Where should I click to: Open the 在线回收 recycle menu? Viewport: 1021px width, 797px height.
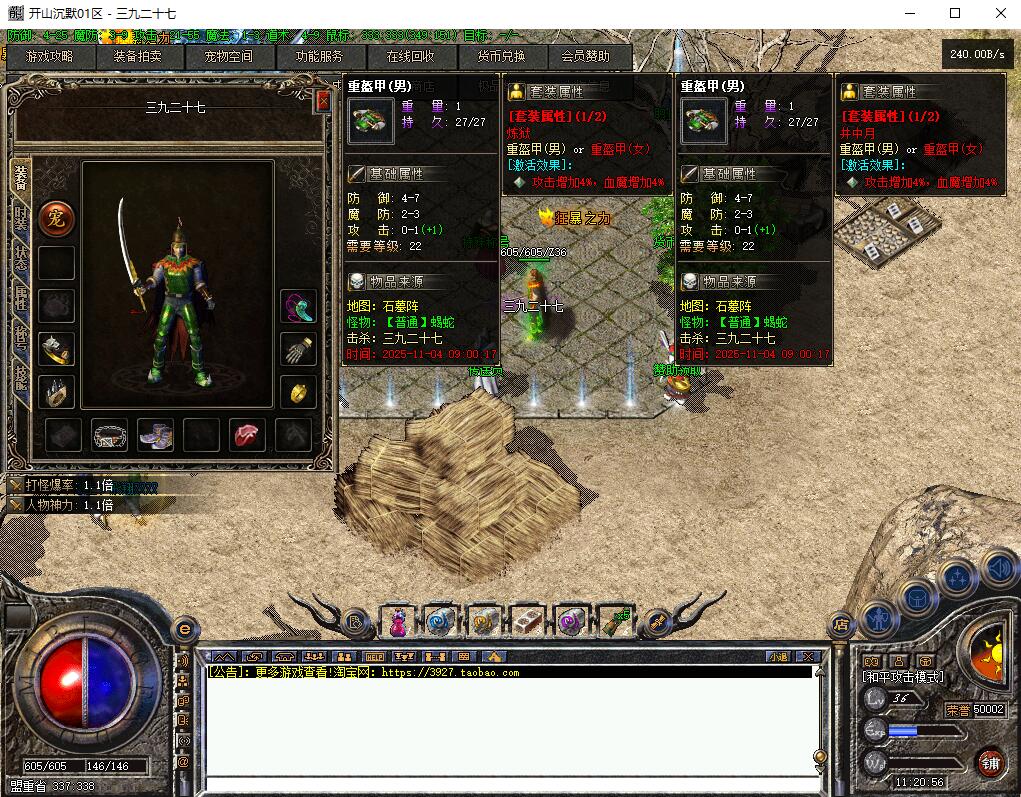(410, 57)
